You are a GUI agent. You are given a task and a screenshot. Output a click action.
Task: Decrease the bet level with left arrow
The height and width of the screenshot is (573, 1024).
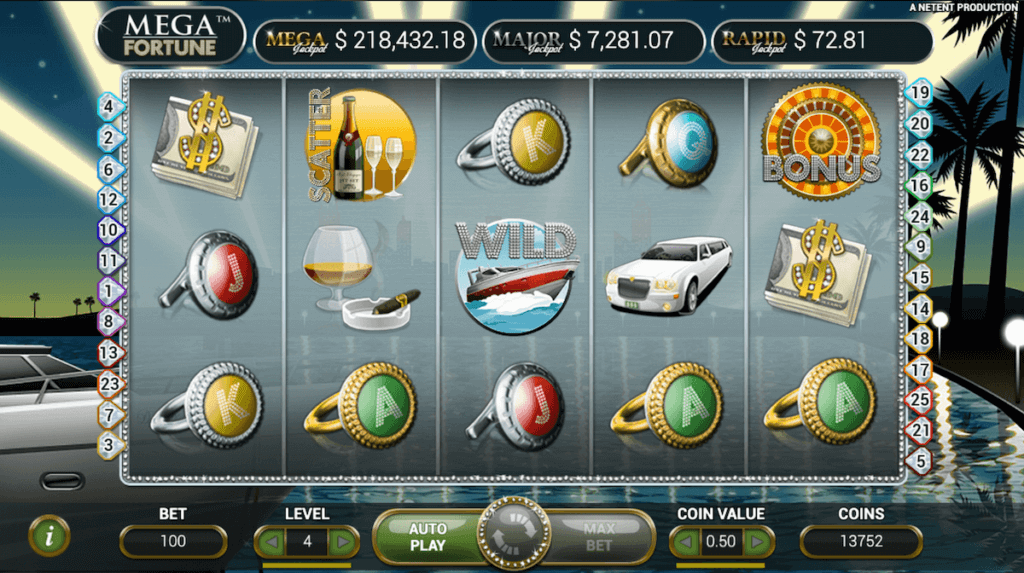(270, 542)
